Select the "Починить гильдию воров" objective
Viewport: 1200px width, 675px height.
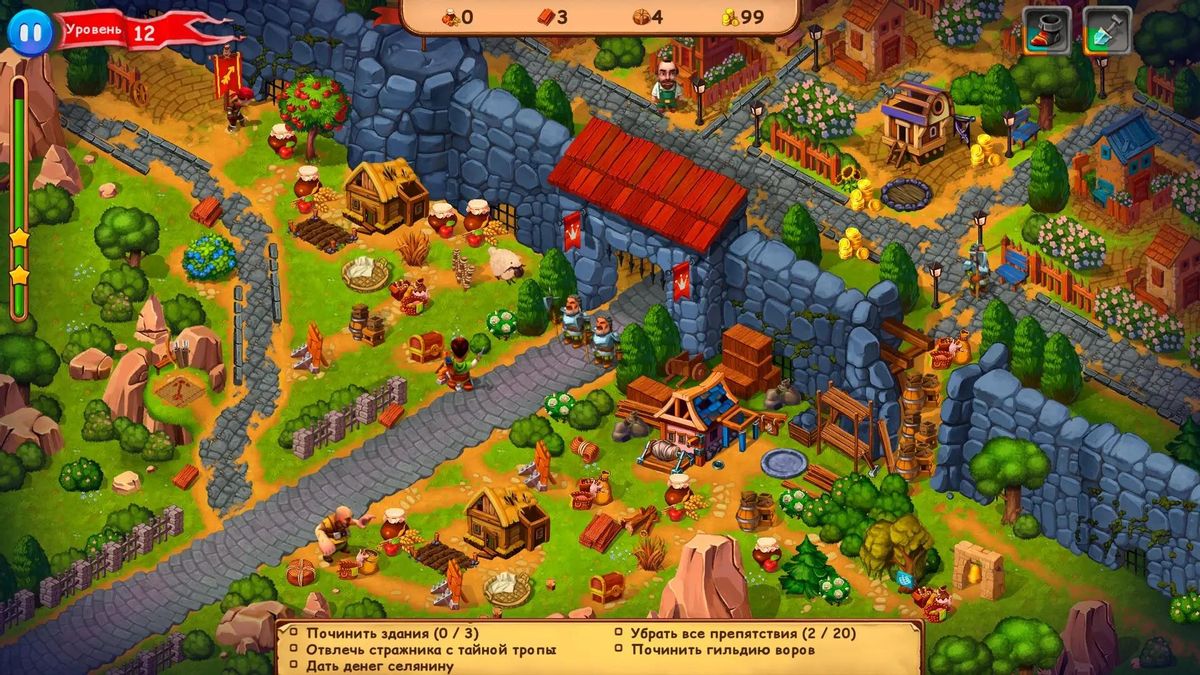[722, 650]
